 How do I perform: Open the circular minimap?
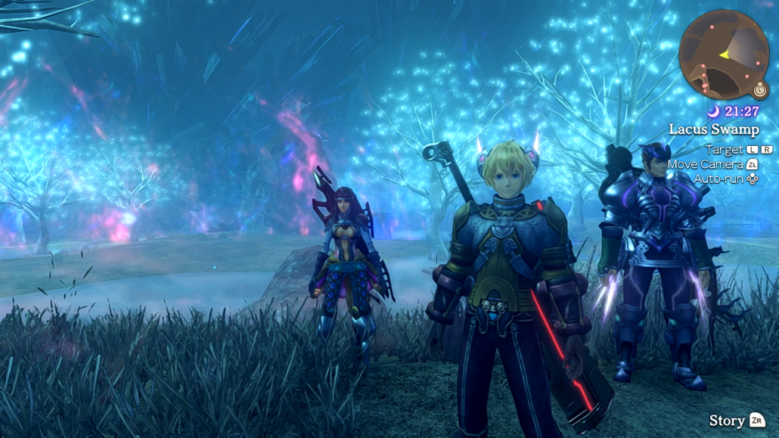point(723,53)
